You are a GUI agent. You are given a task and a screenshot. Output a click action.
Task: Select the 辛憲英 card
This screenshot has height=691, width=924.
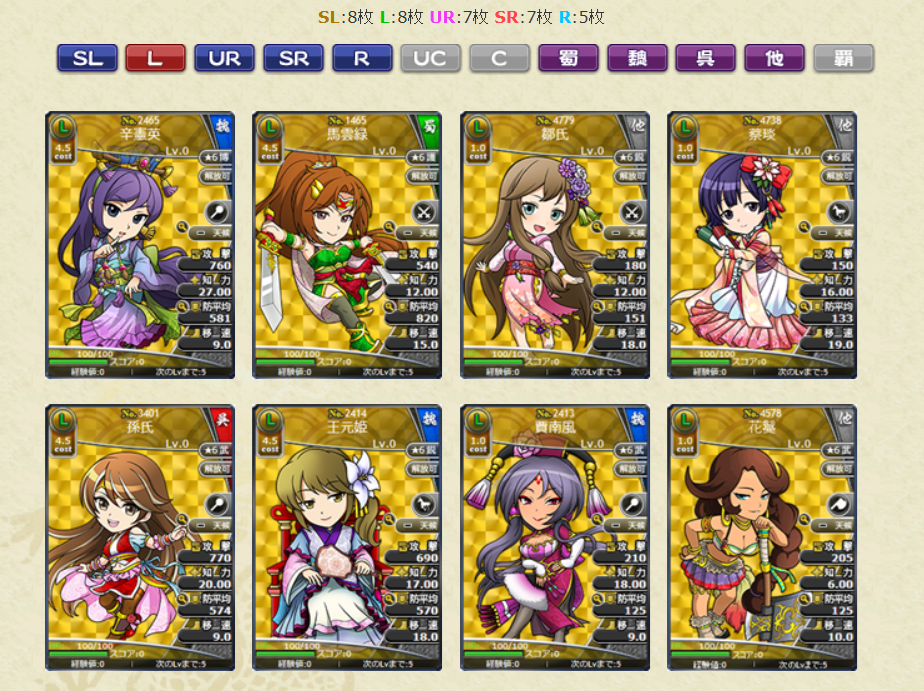[140, 245]
